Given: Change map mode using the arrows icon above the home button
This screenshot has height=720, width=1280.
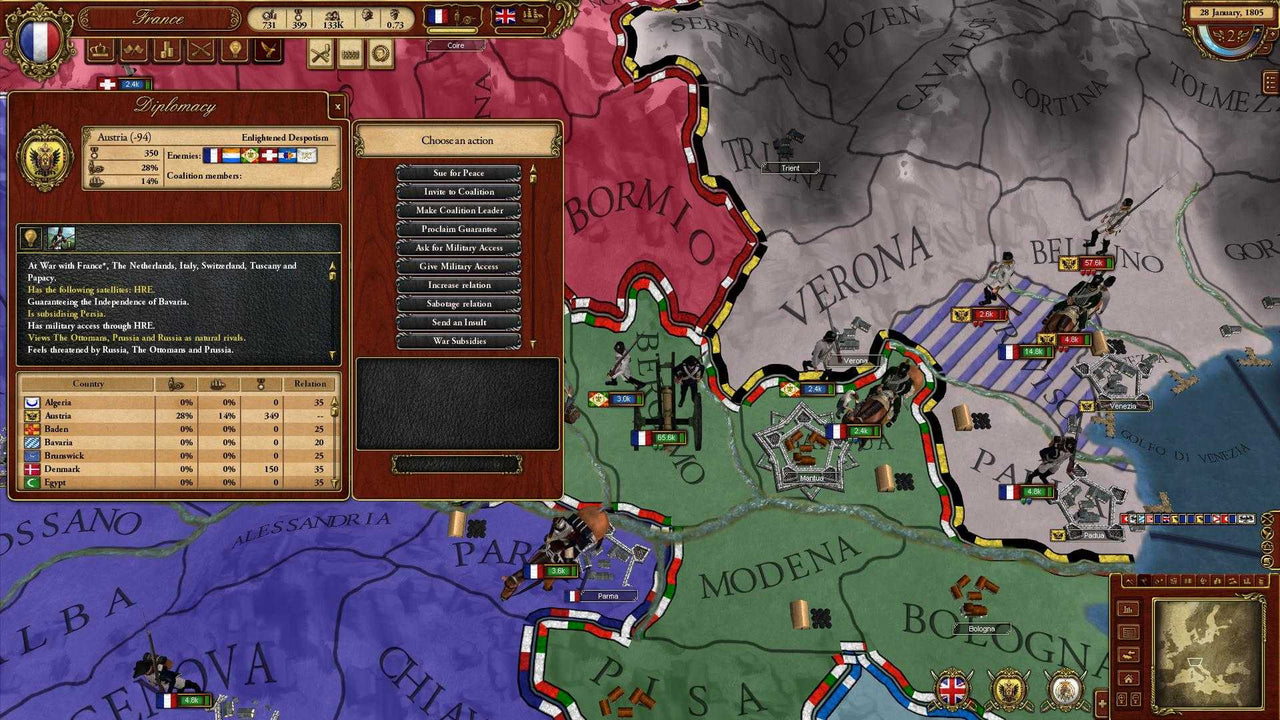Looking at the screenshot, I should click(x=1128, y=654).
